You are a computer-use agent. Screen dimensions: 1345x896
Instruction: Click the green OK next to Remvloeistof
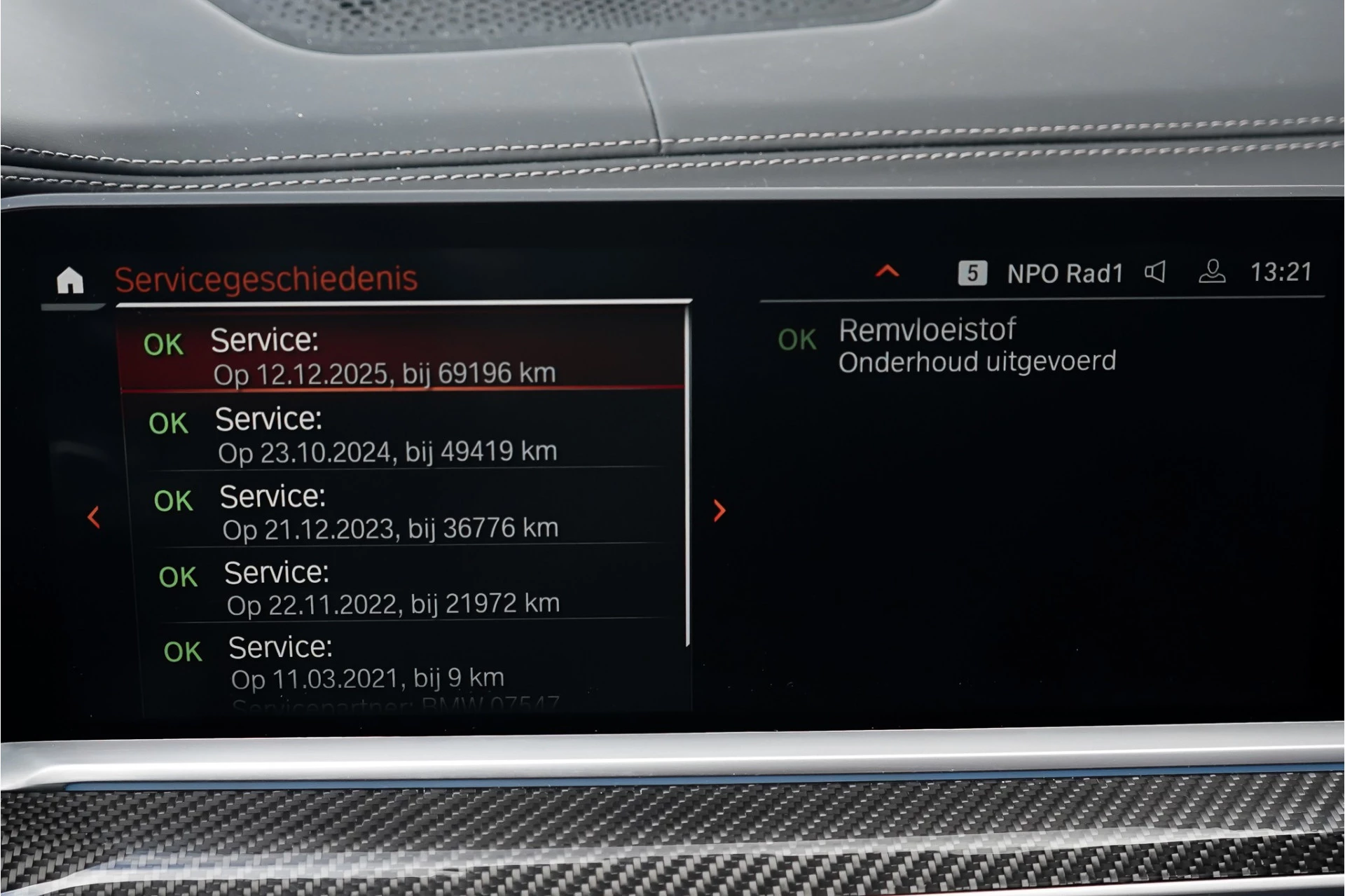coord(796,339)
